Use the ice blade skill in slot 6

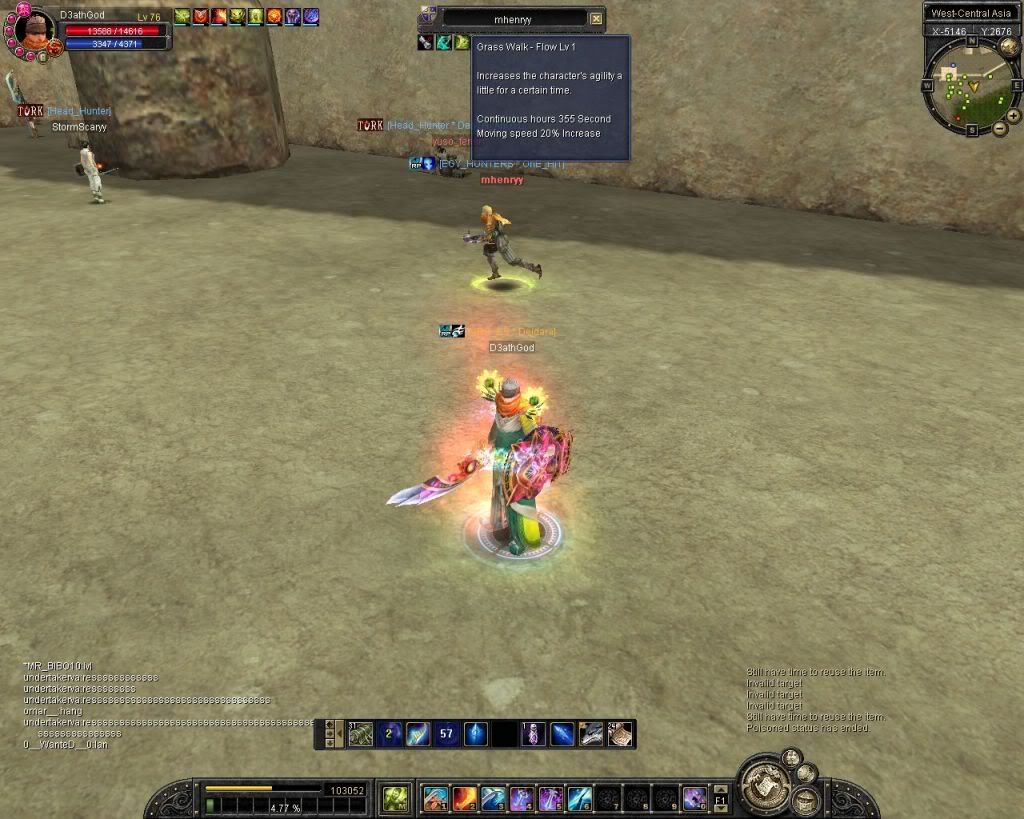580,799
